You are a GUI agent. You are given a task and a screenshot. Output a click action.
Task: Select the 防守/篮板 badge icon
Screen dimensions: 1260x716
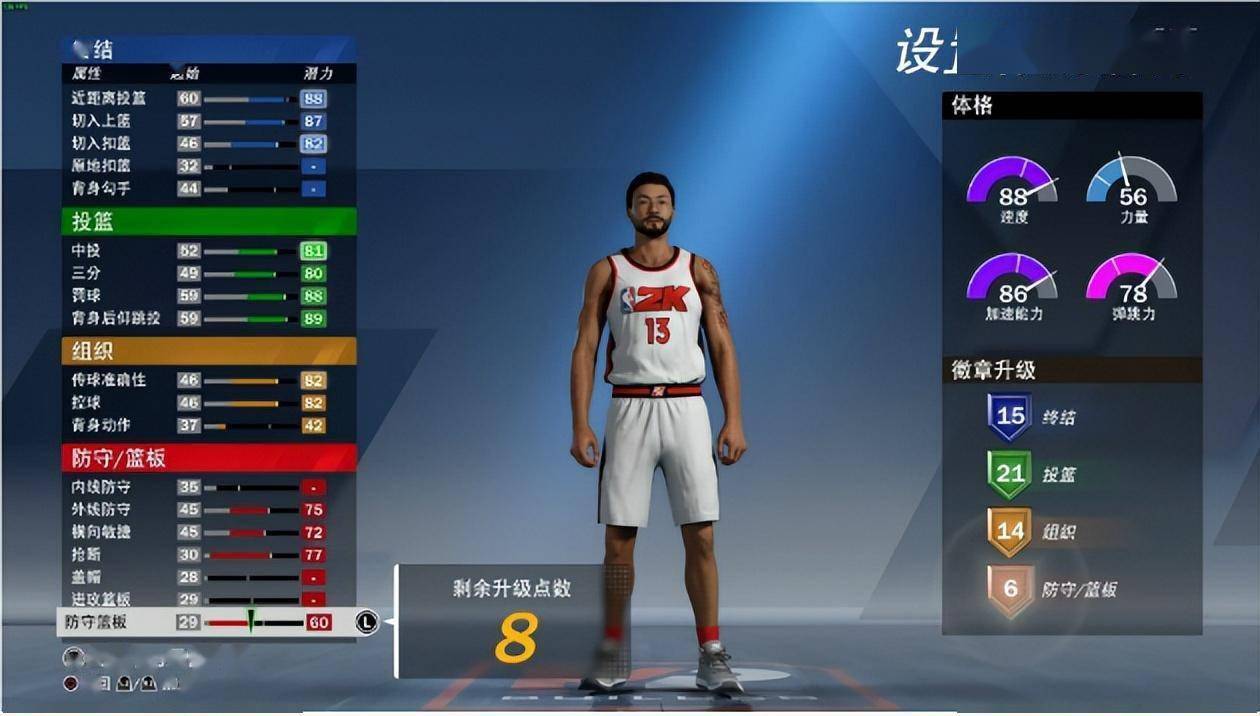(x=1010, y=589)
